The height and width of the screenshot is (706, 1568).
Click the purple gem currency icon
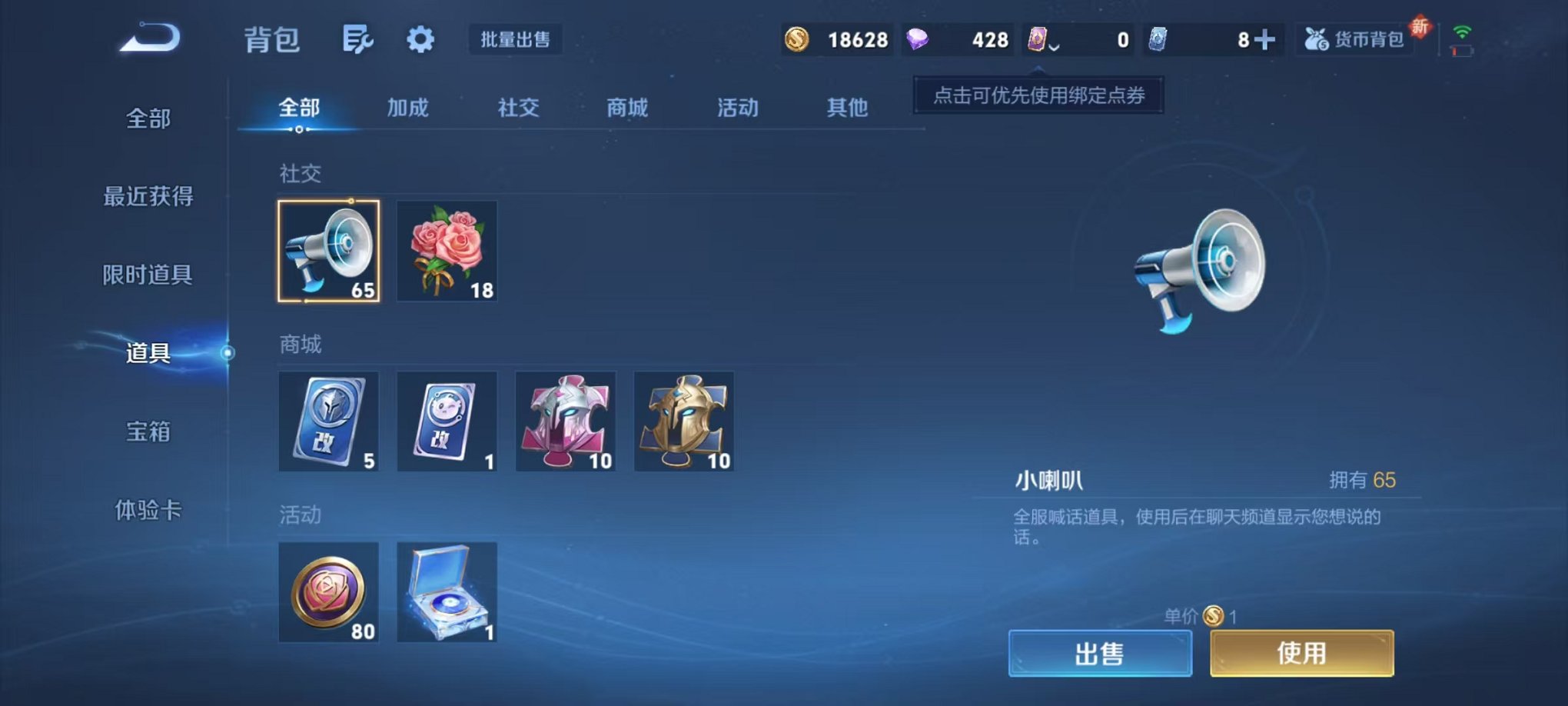click(x=916, y=38)
